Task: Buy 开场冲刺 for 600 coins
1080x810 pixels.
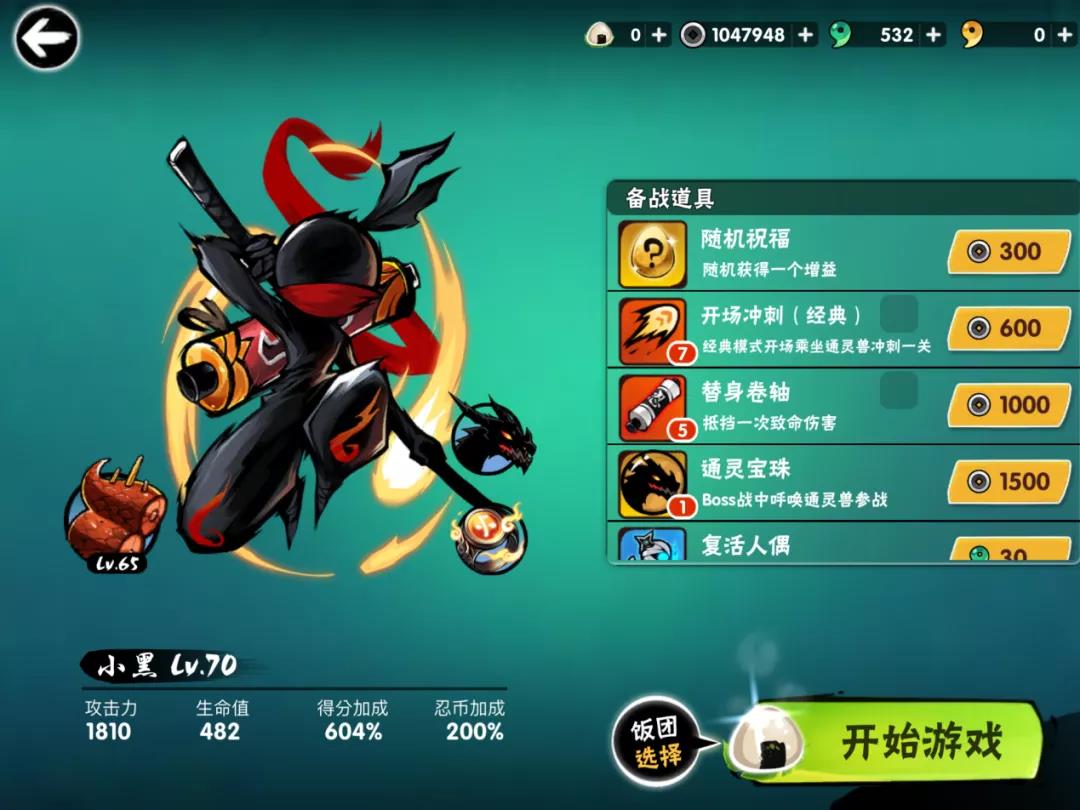Action: pos(1008,329)
